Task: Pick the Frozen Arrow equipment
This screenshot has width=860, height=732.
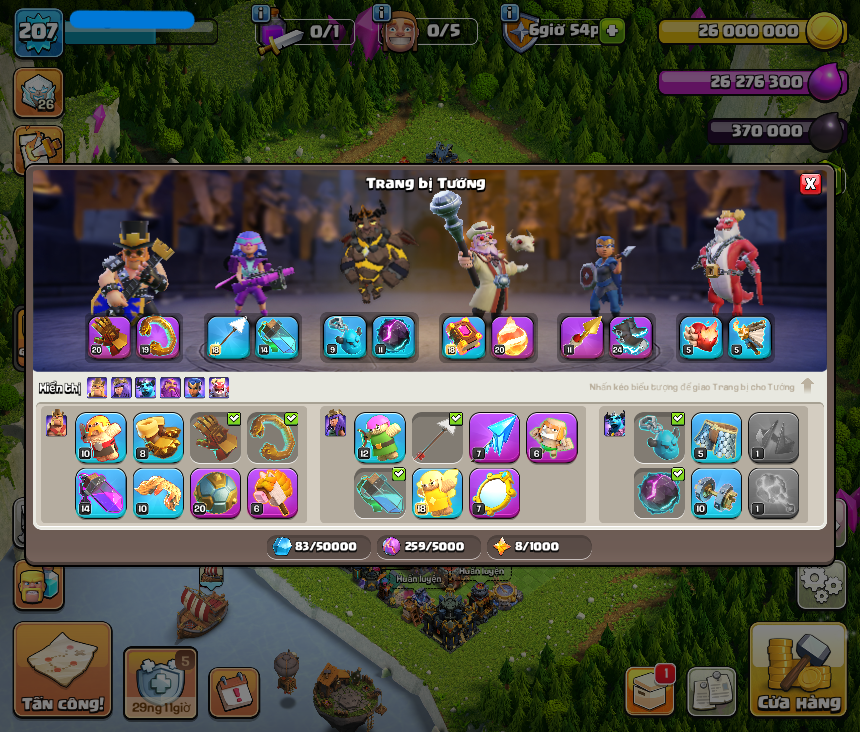Action: pyautogui.click(x=494, y=438)
